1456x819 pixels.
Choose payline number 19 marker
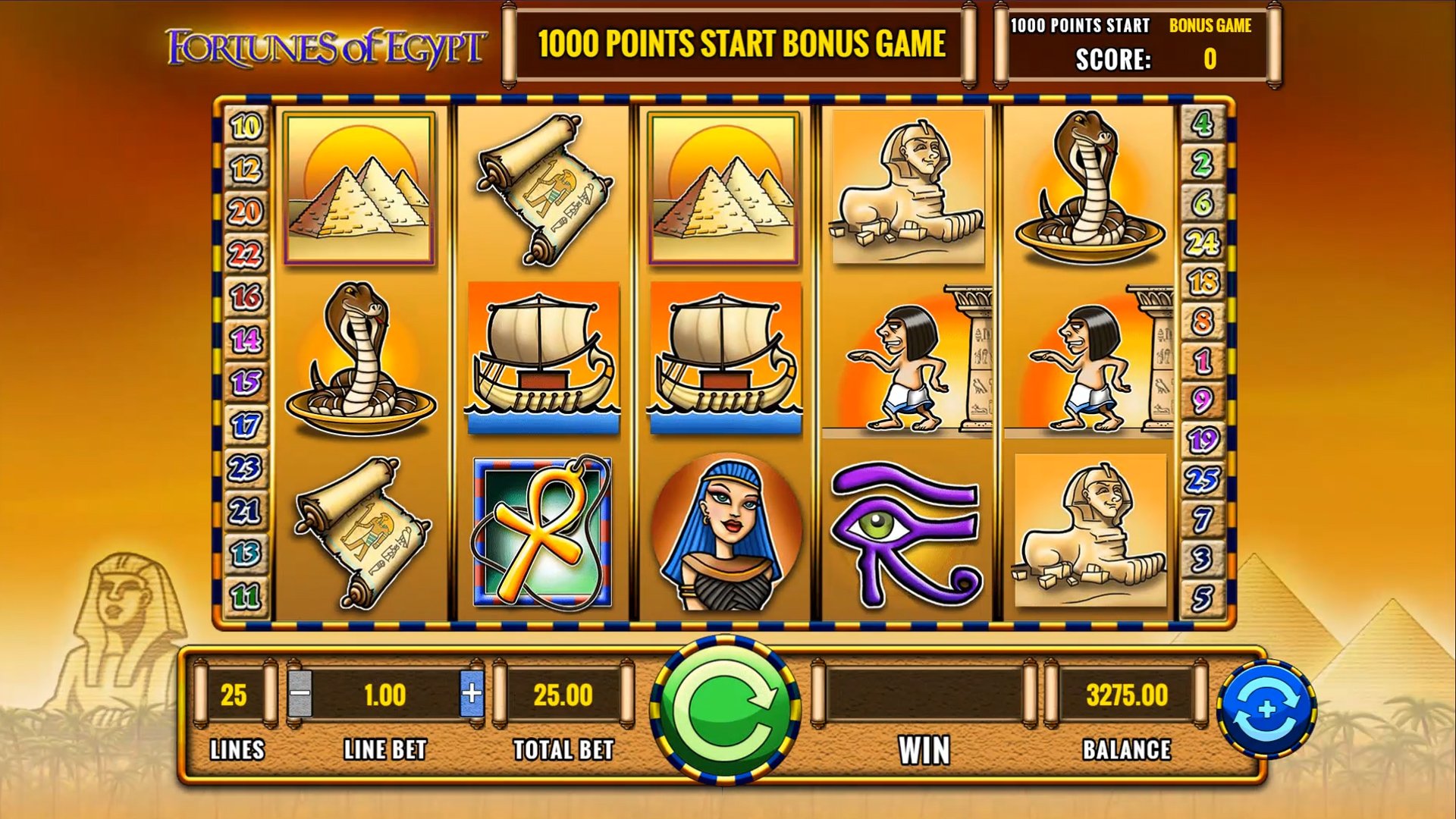[1202, 440]
